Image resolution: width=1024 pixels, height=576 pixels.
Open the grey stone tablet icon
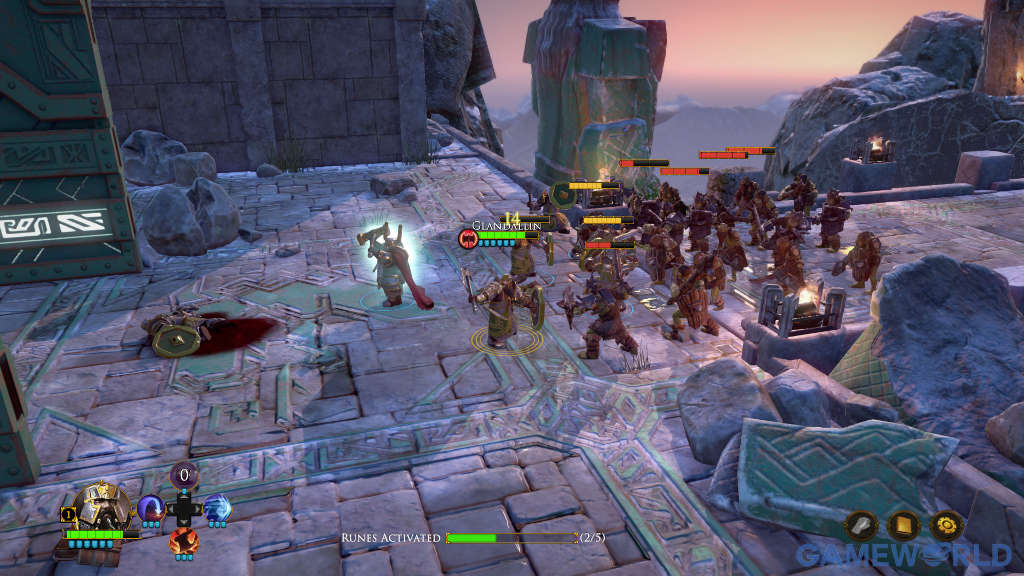(861, 526)
